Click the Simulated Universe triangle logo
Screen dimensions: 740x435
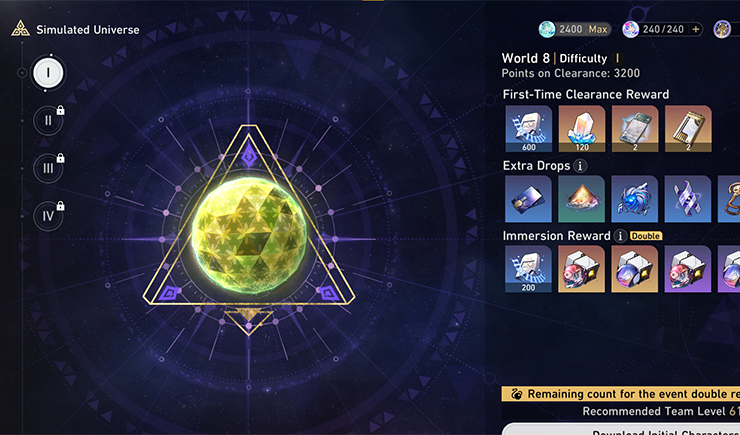[19, 30]
